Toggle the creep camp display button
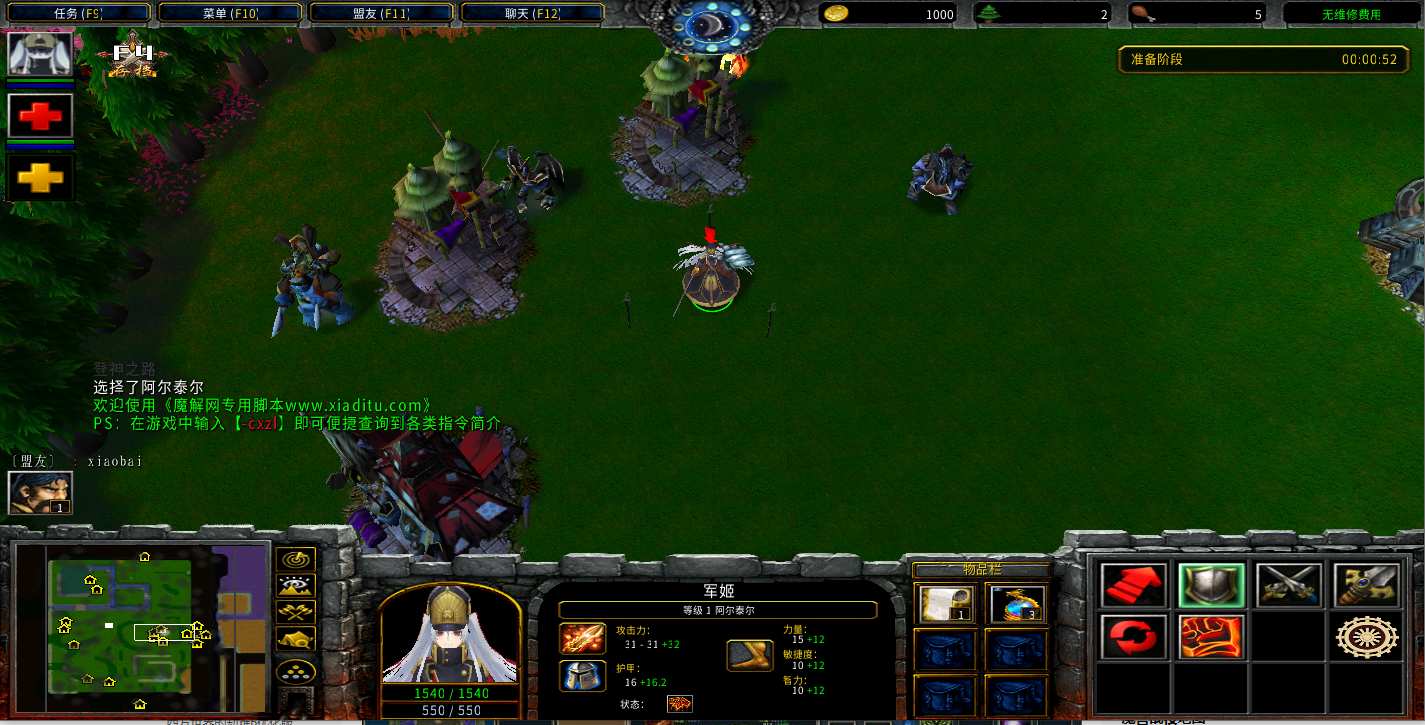This screenshot has width=1425, height=725. [296, 640]
